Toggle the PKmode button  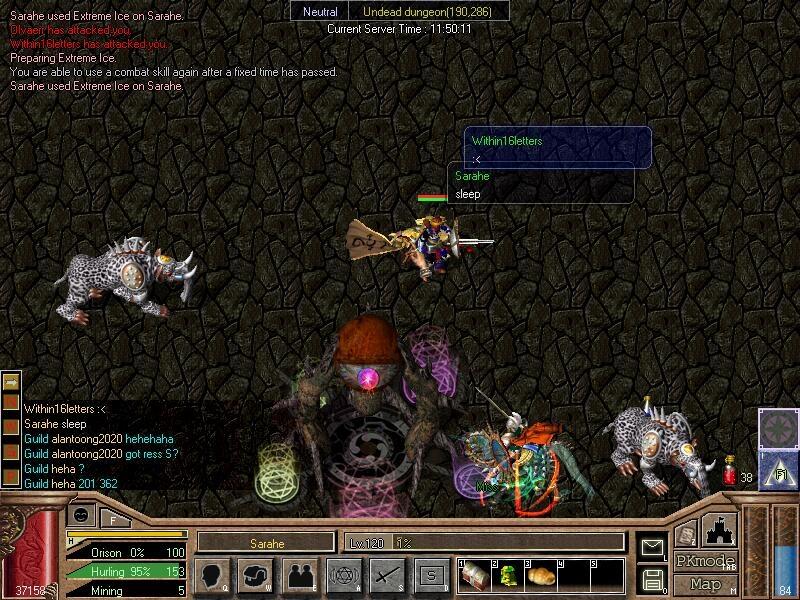705,561
